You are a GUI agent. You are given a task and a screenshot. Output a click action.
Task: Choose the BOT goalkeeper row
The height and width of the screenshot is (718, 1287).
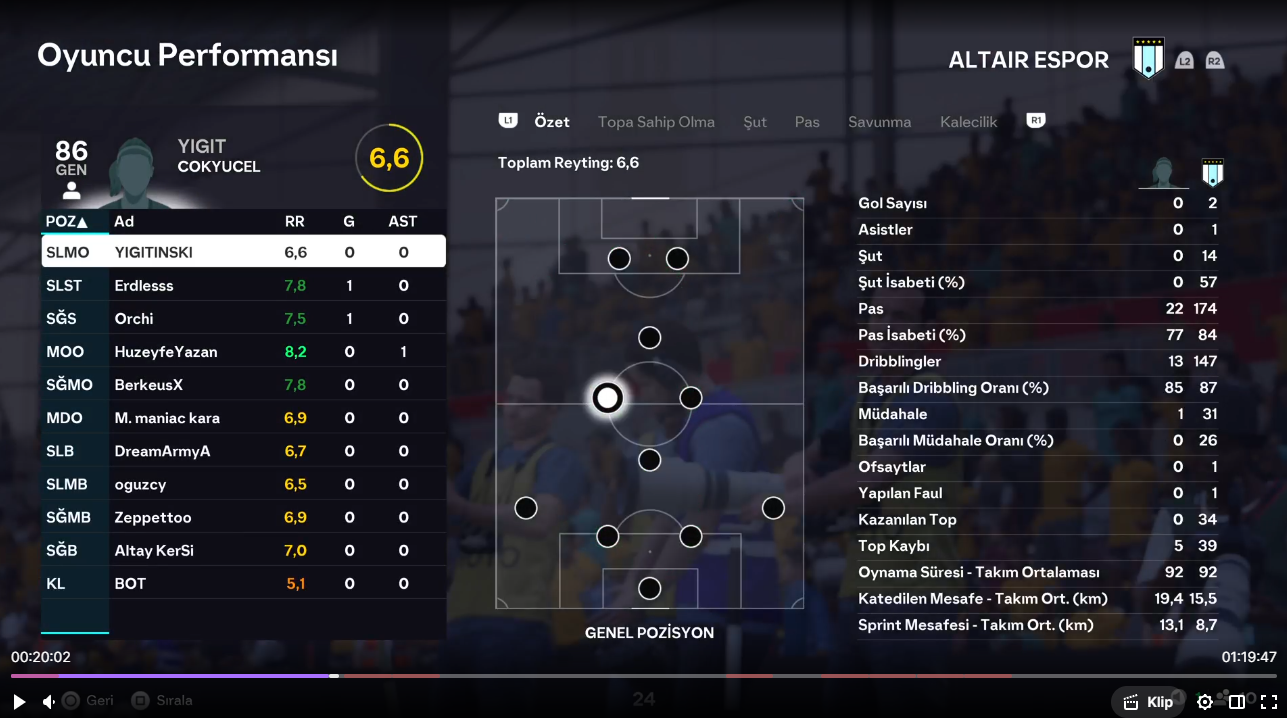click(x=243, y=582)
